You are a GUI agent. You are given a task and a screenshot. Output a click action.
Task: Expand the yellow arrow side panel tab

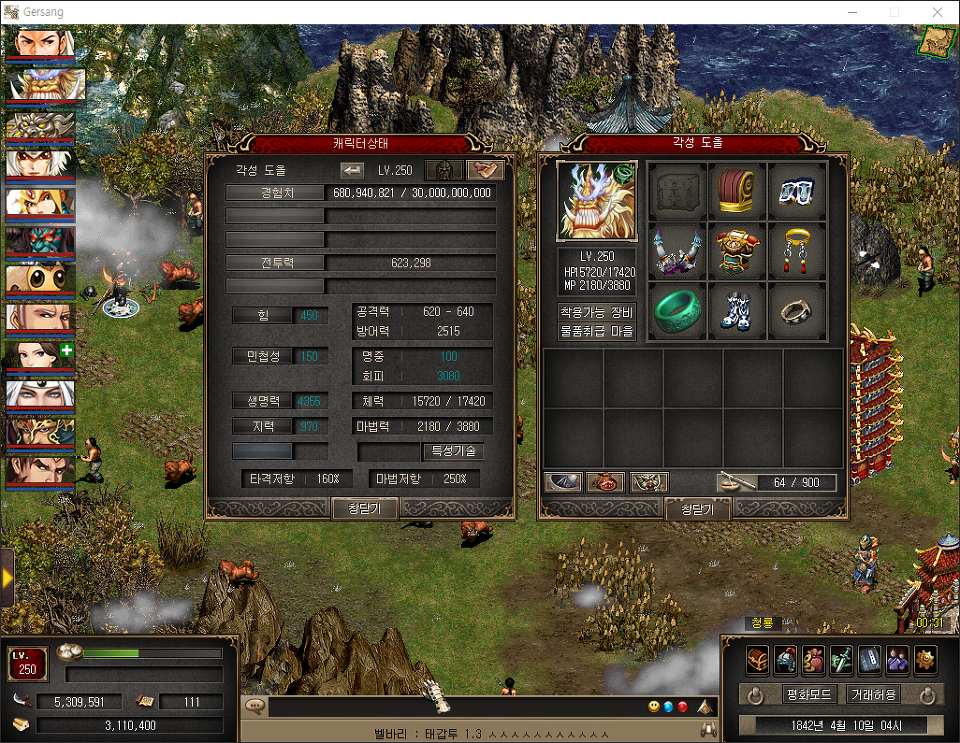[7, 577]
